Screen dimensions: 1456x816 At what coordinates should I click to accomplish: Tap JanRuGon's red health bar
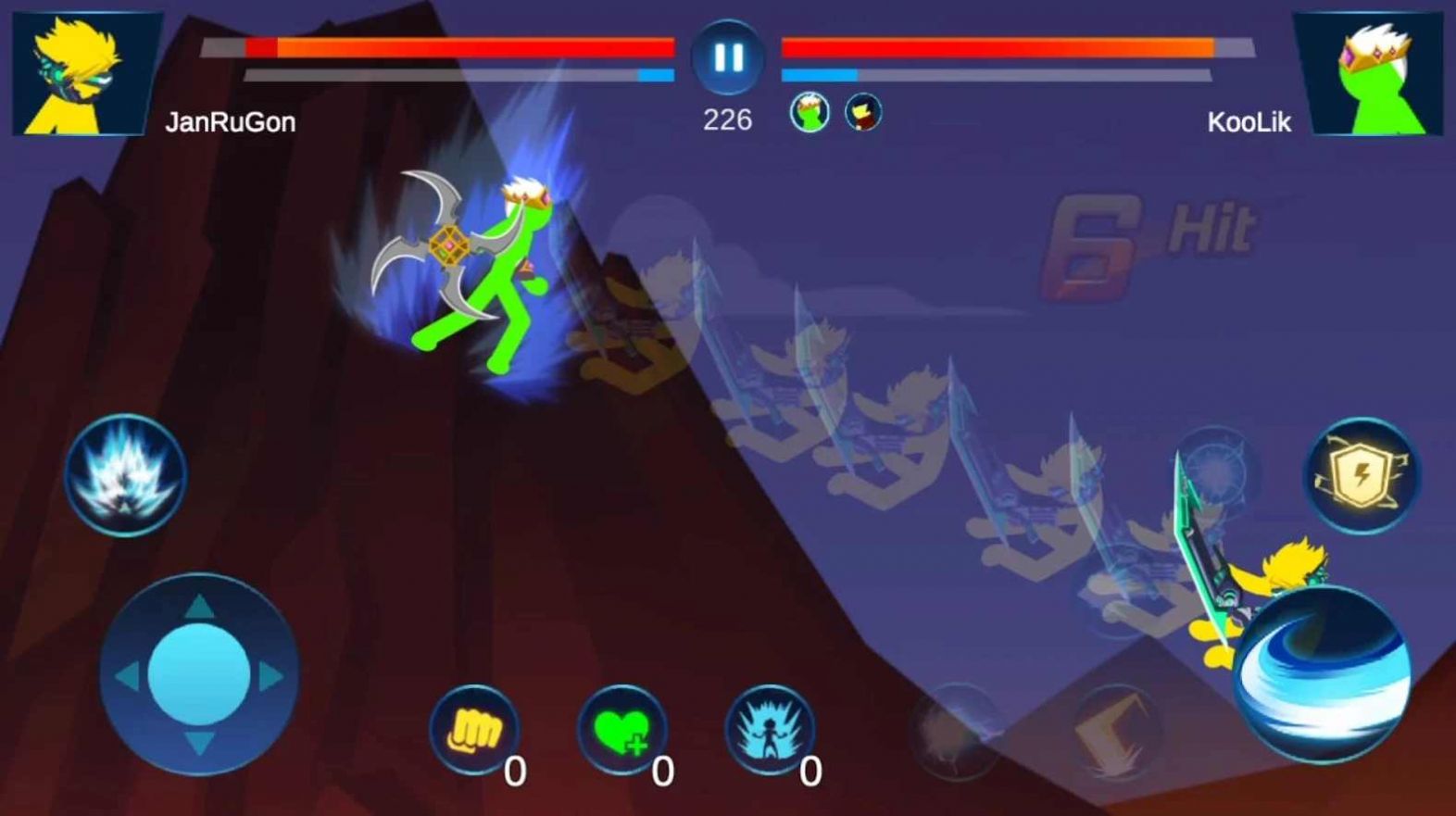[x=454, y=46]
